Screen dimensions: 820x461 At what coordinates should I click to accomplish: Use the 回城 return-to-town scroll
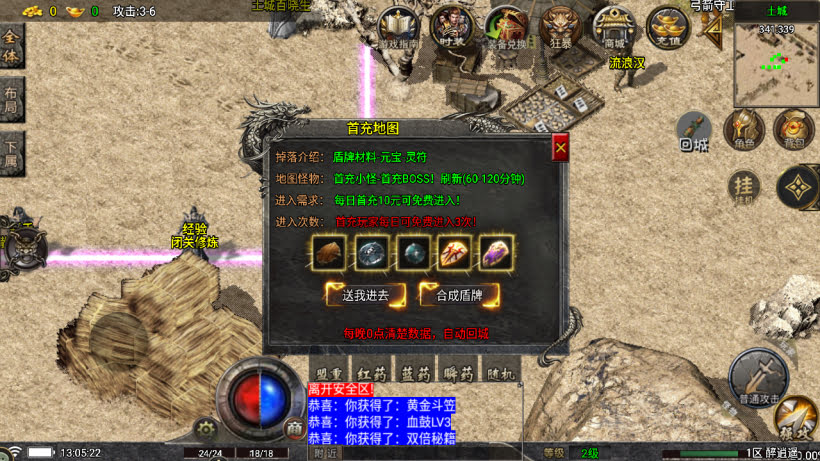tap(694, 131)
